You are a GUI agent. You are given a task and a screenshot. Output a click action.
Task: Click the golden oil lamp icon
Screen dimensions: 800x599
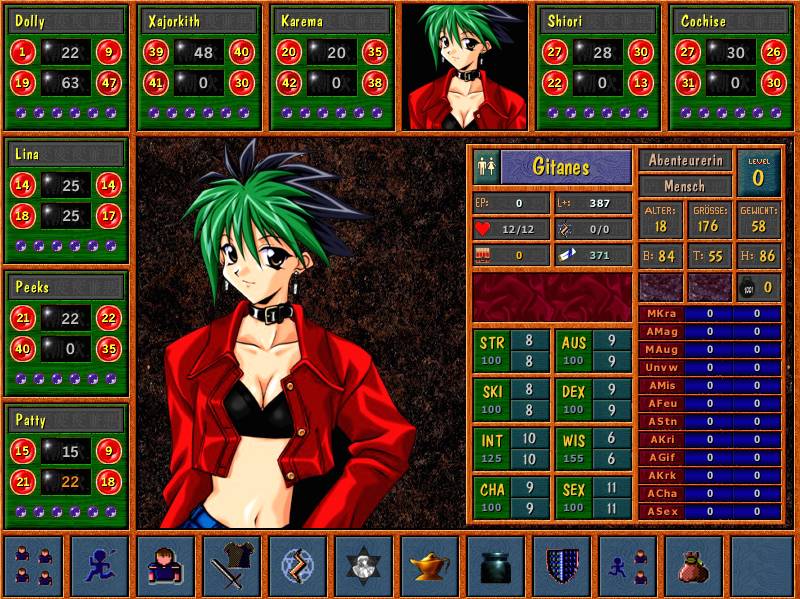(x=430, y=566)
